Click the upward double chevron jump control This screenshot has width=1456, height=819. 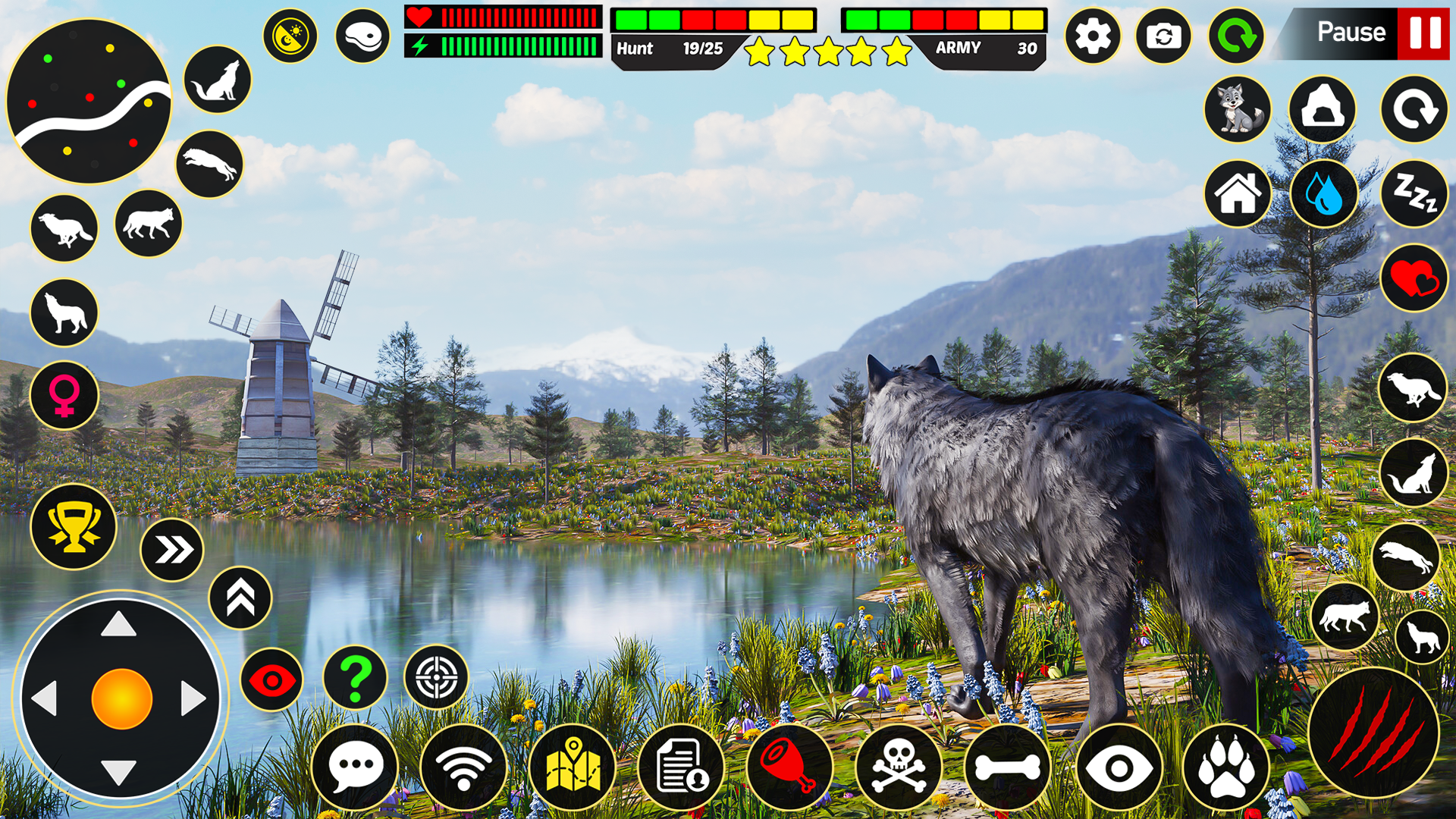(x=240, y=598)
